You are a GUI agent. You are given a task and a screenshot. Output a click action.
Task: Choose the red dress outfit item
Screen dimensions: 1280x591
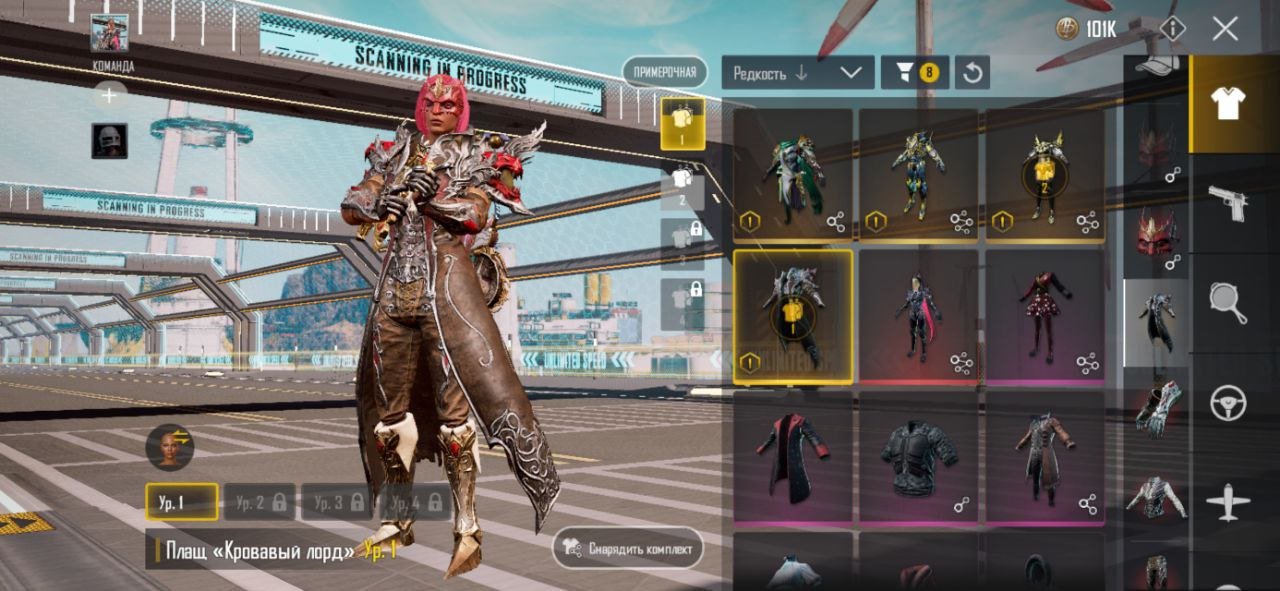(x=1045, y=316)
